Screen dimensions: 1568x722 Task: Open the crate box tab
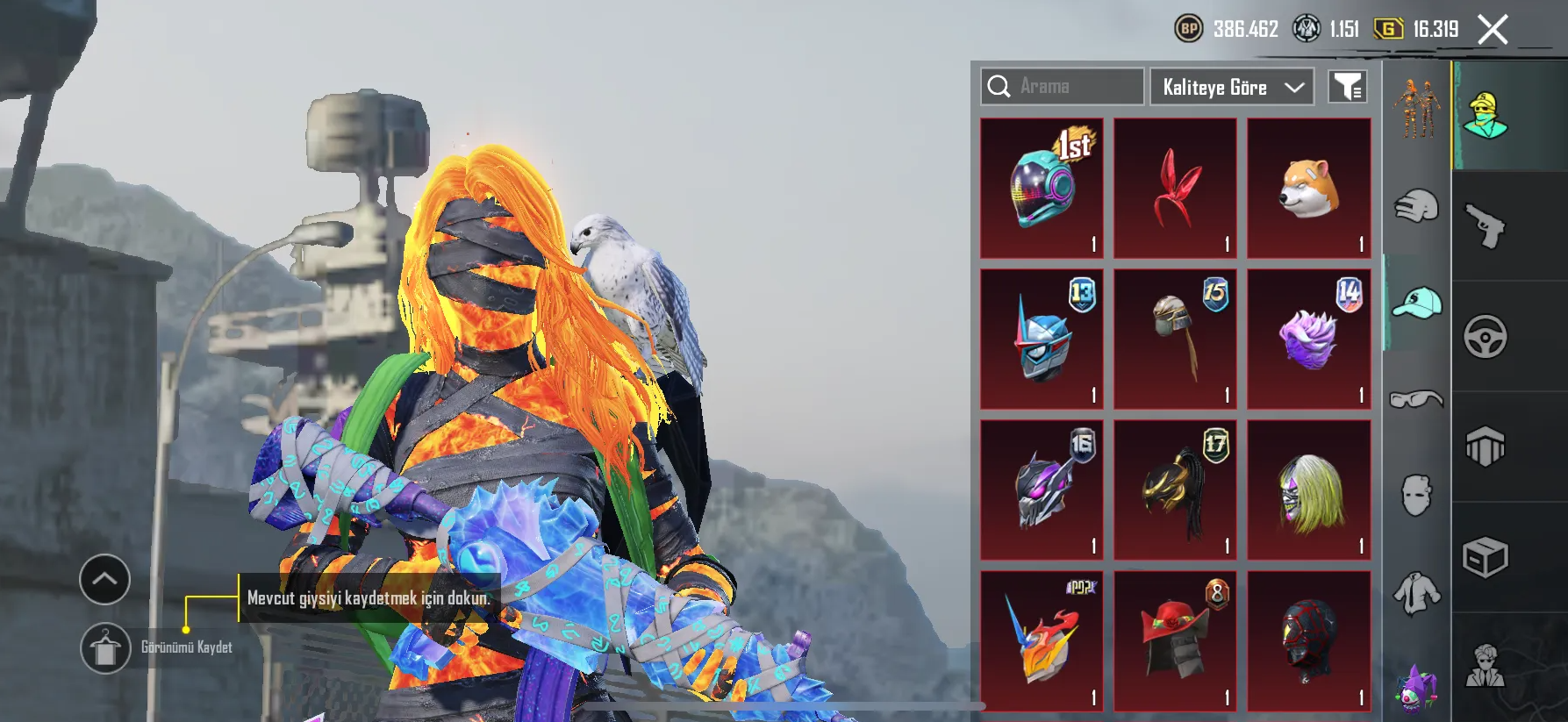point(1486,557)
